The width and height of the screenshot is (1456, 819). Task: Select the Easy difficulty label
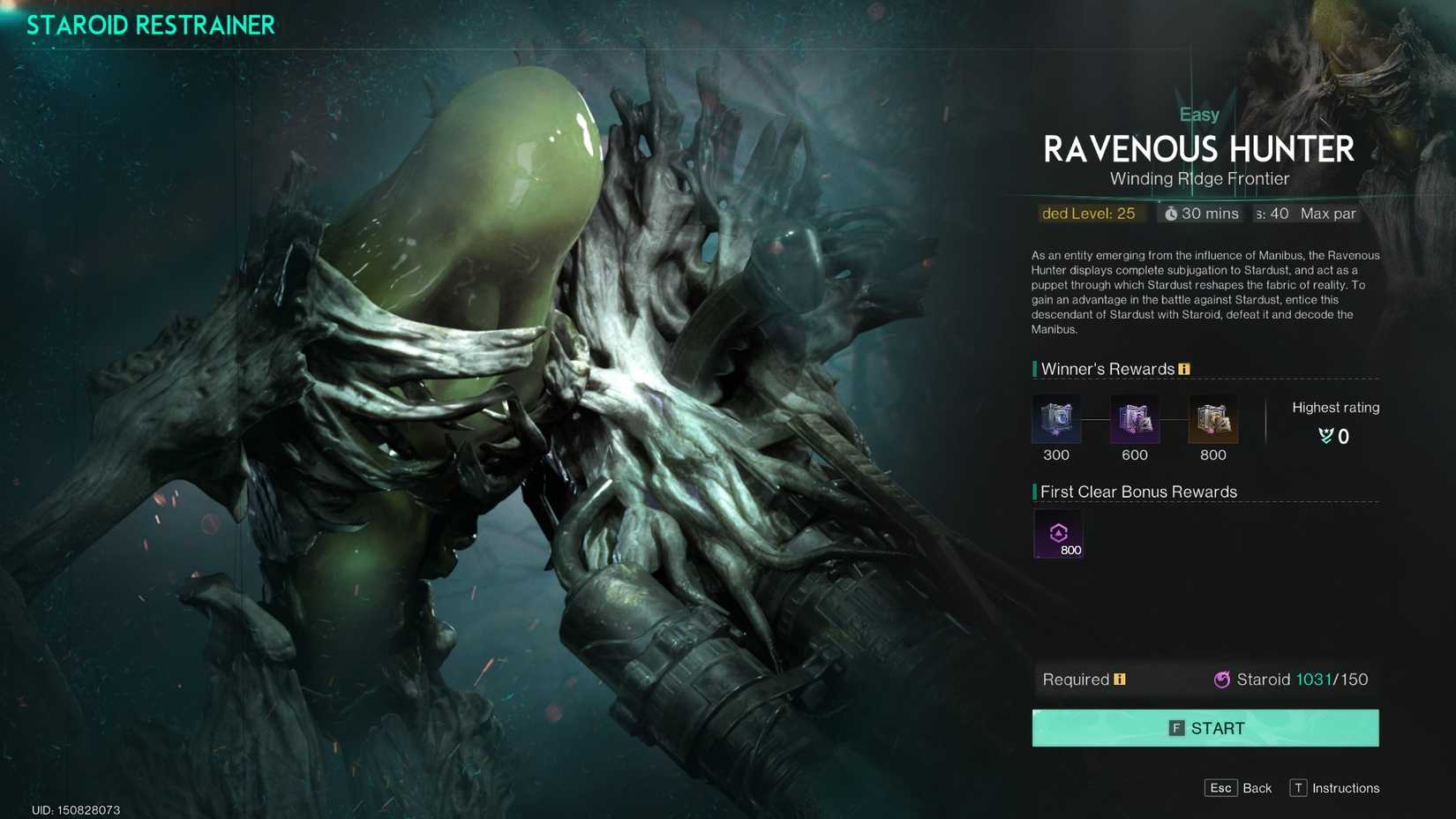click(x=1199, y=114)
